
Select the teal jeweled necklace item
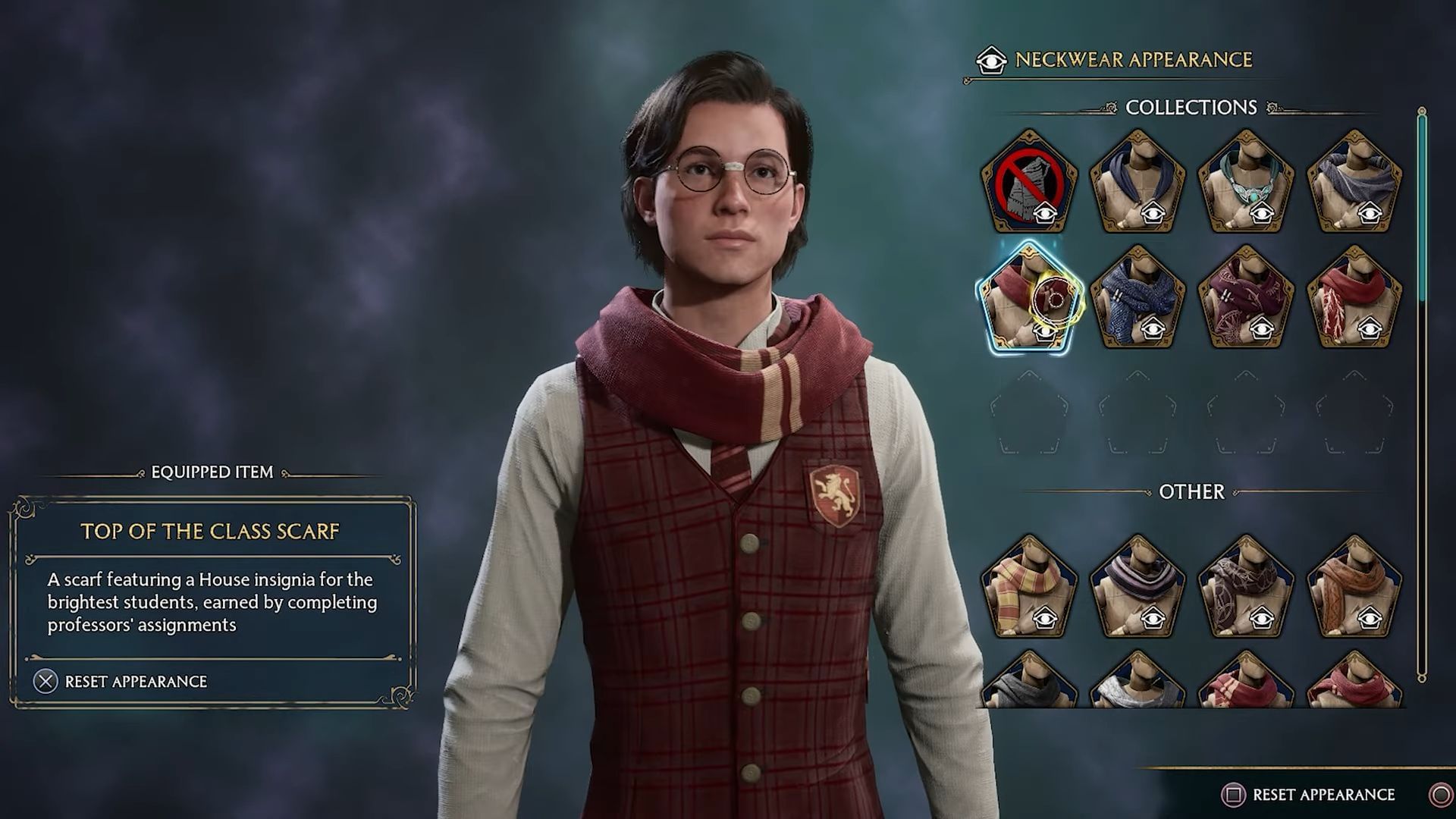pyautogui.click(x=1245, y=178)
